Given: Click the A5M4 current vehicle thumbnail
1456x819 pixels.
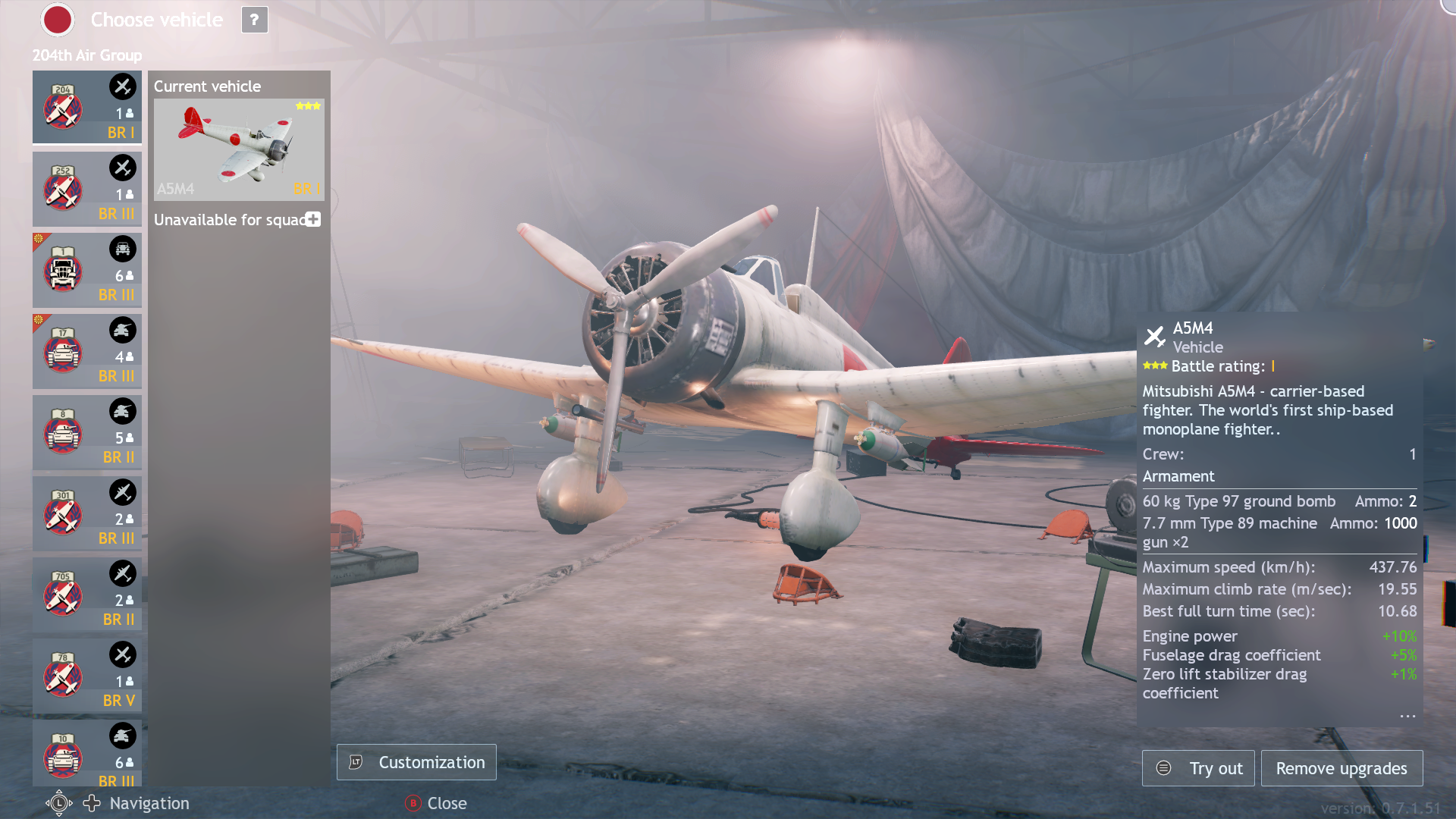Looking at the screenshot, I should (x=239, y=149).
